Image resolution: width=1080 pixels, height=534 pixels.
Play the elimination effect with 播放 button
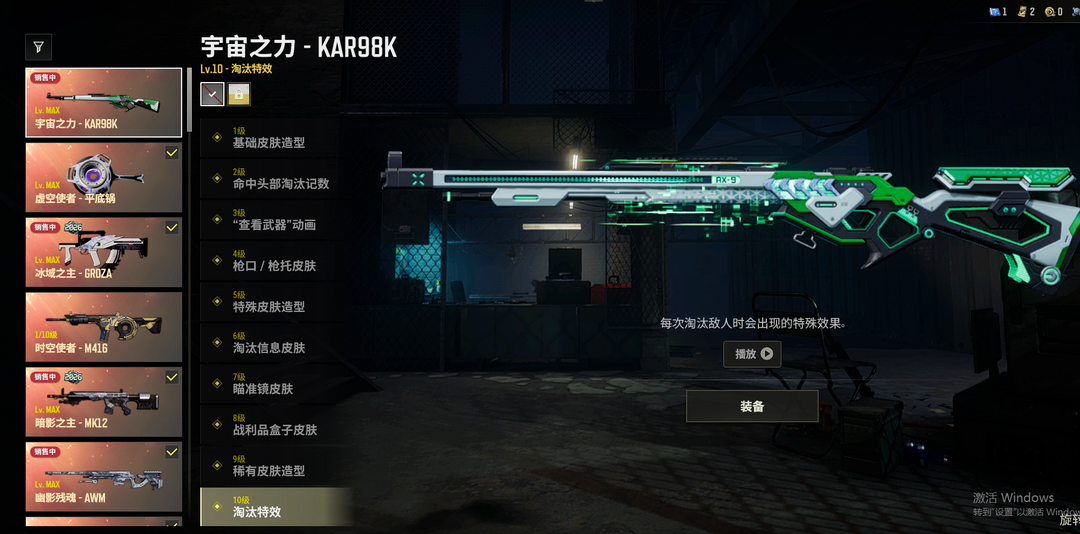pyautogui.click(x=752, y=353)
